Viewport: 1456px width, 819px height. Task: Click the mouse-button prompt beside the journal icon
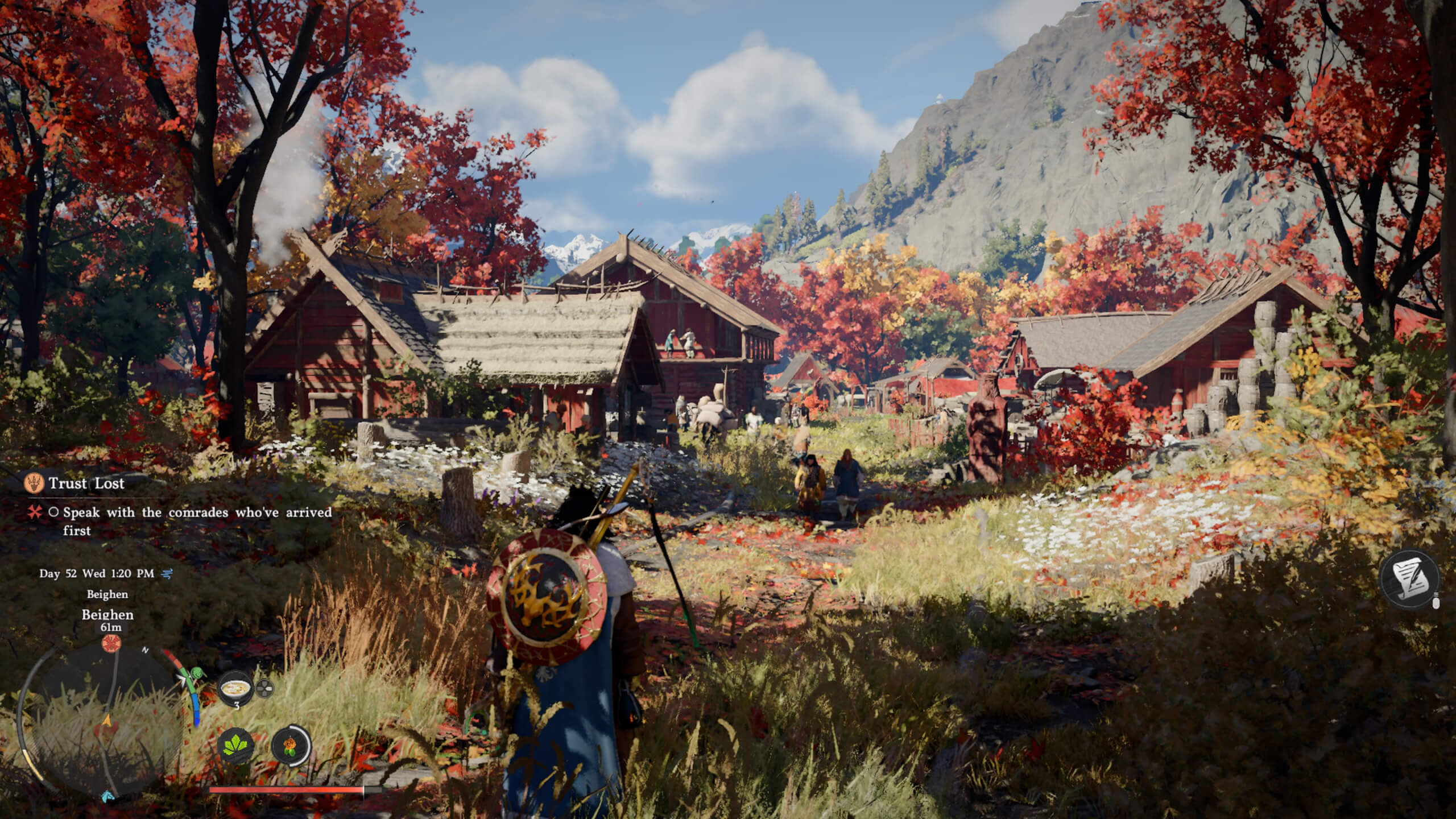(x=1437, y=601)
